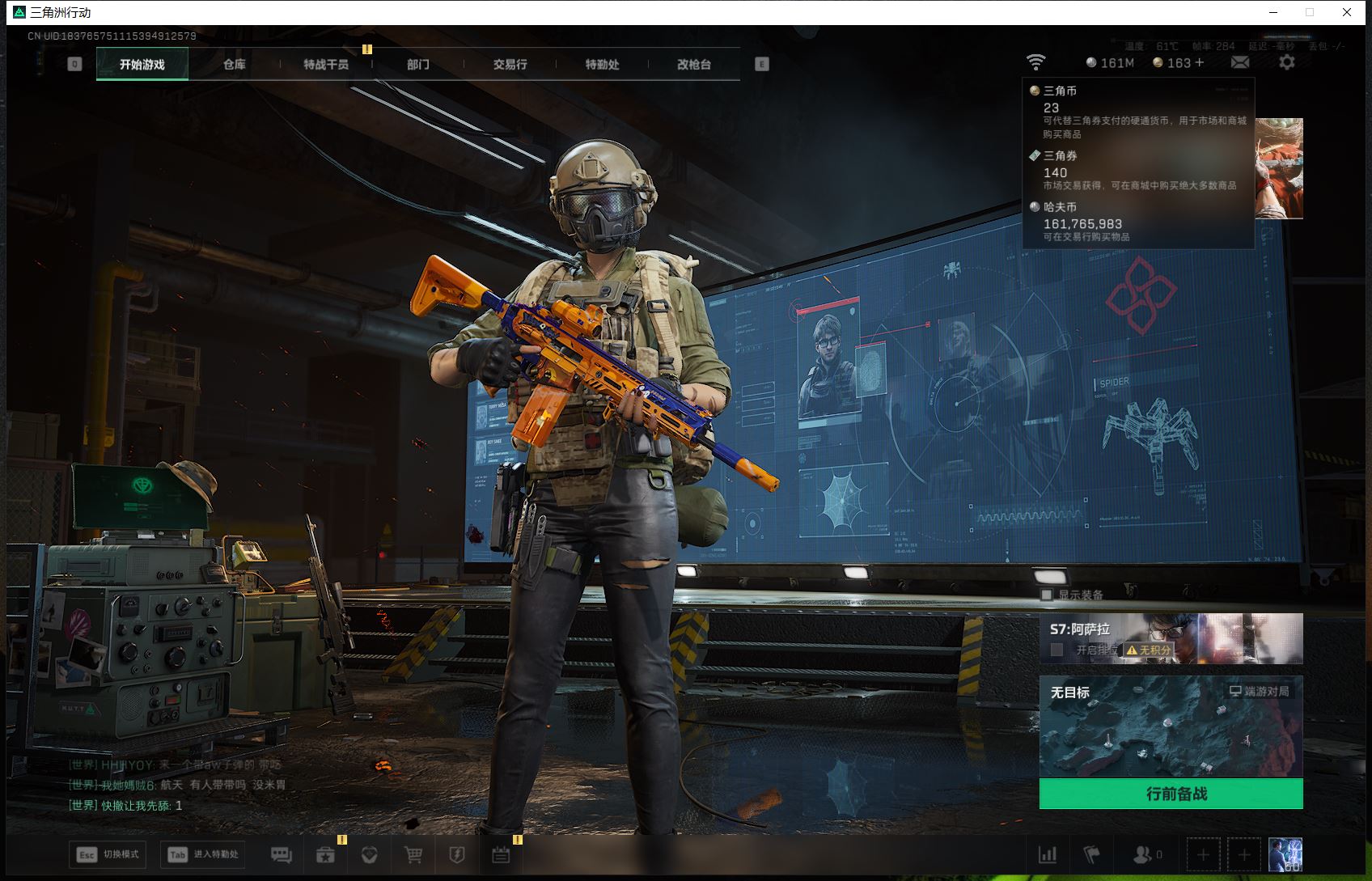Screen dimensions: 1372x881
Task: Open the settings gear icon
Action: click(x=1287, y=62)
